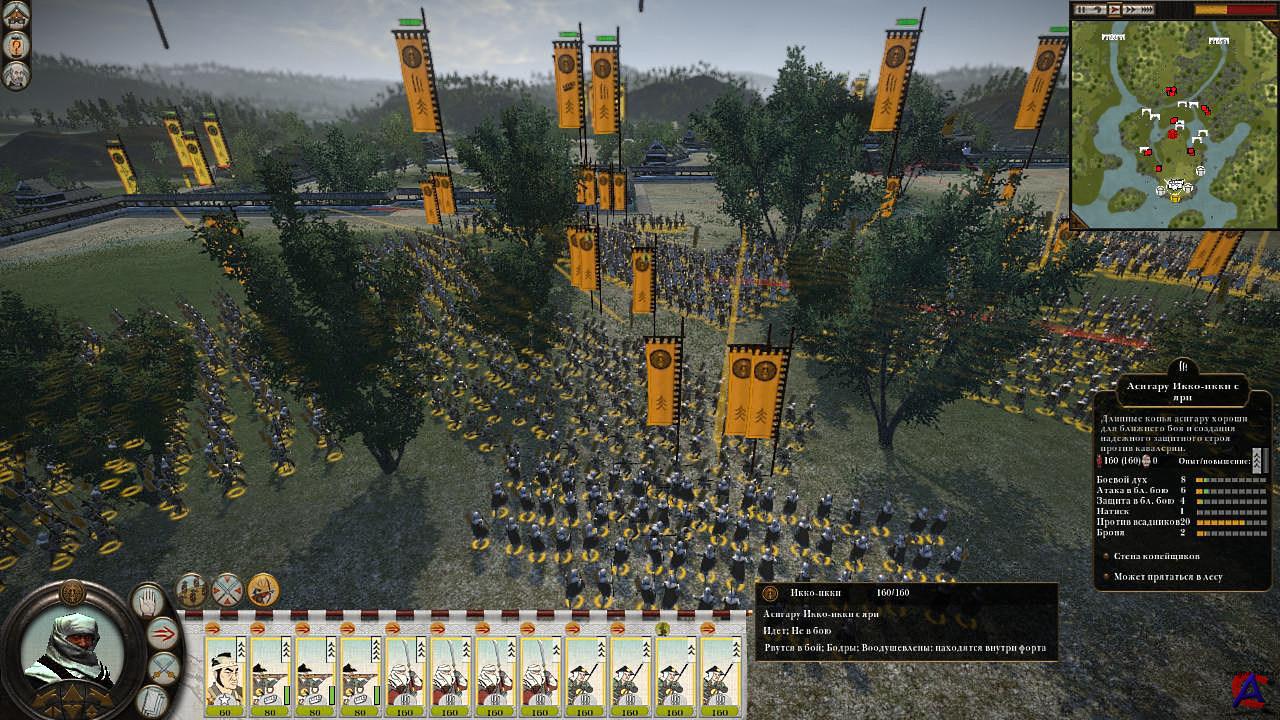Screen dimensions: 1280x720
Task: Open the game menu house icon
Action: [16, 15]
